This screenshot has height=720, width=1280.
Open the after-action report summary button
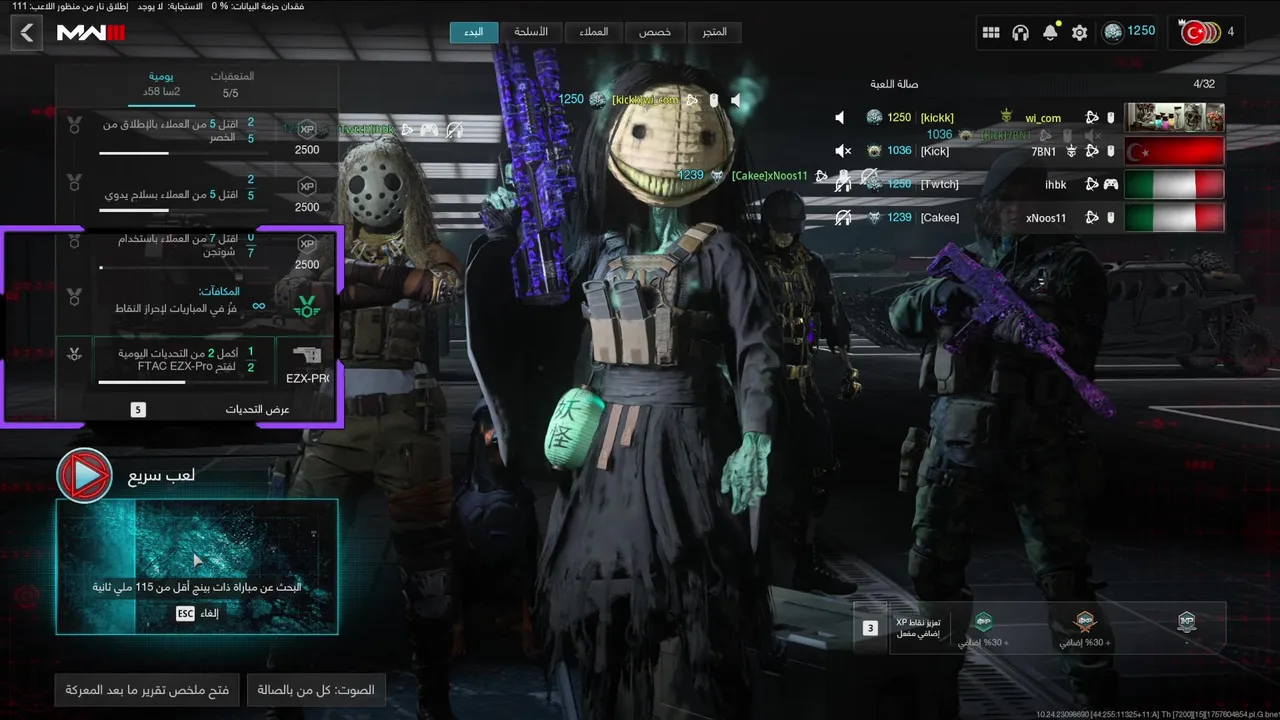(x=147, y=690)
